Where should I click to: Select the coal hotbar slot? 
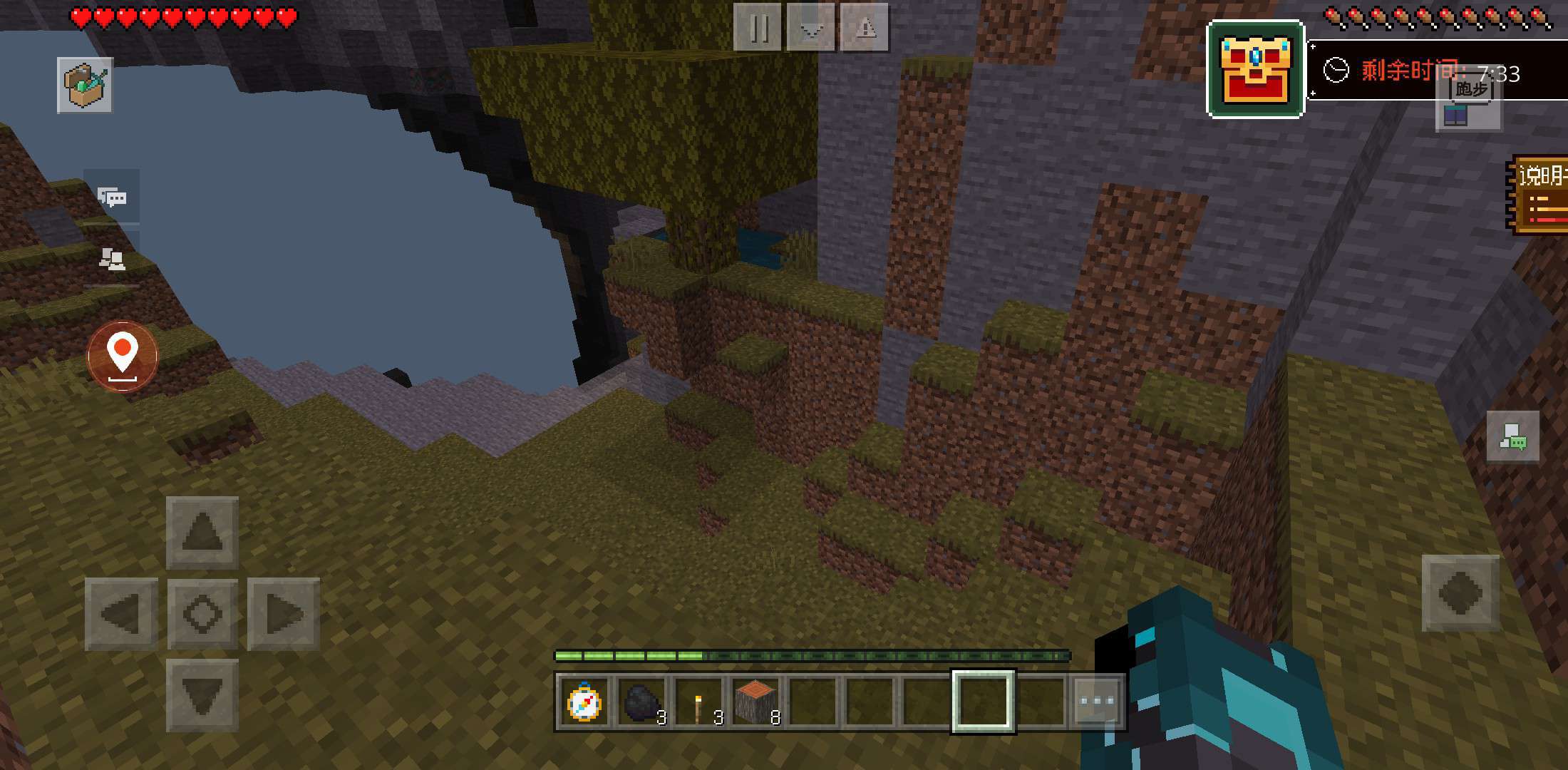[641, 702]
